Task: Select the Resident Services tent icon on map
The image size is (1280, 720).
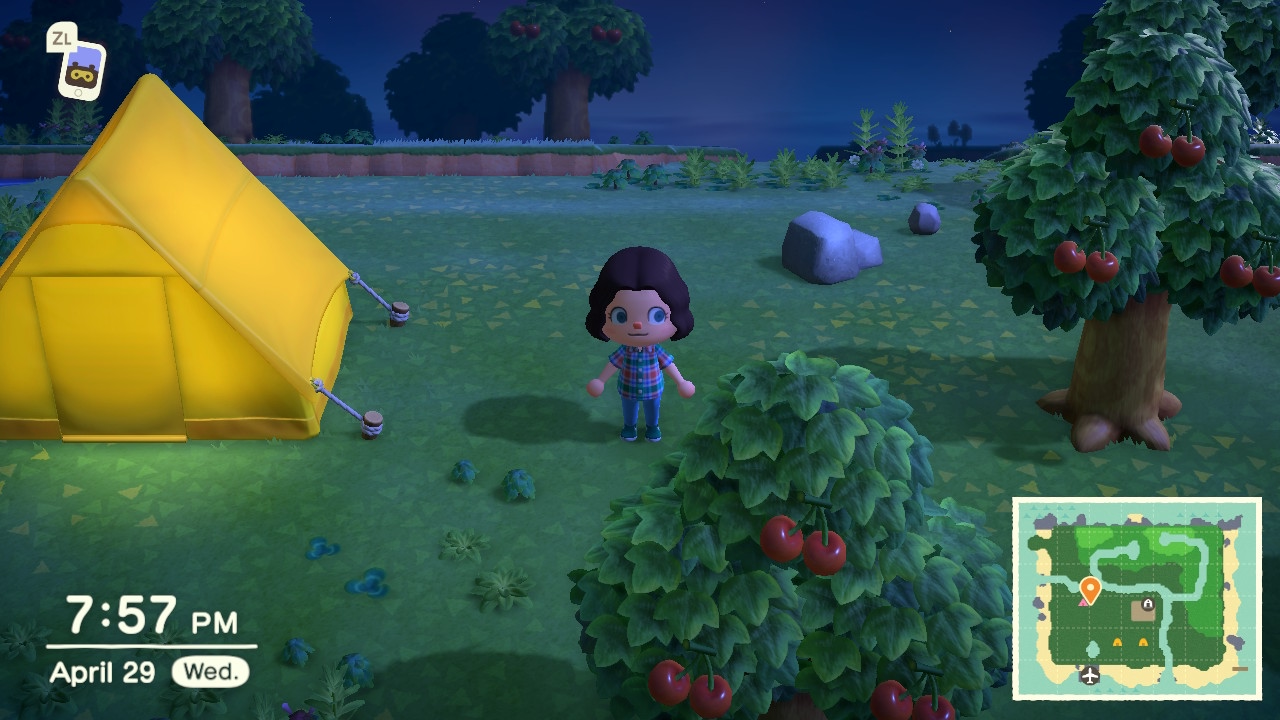Action: tap(1147, 603)
